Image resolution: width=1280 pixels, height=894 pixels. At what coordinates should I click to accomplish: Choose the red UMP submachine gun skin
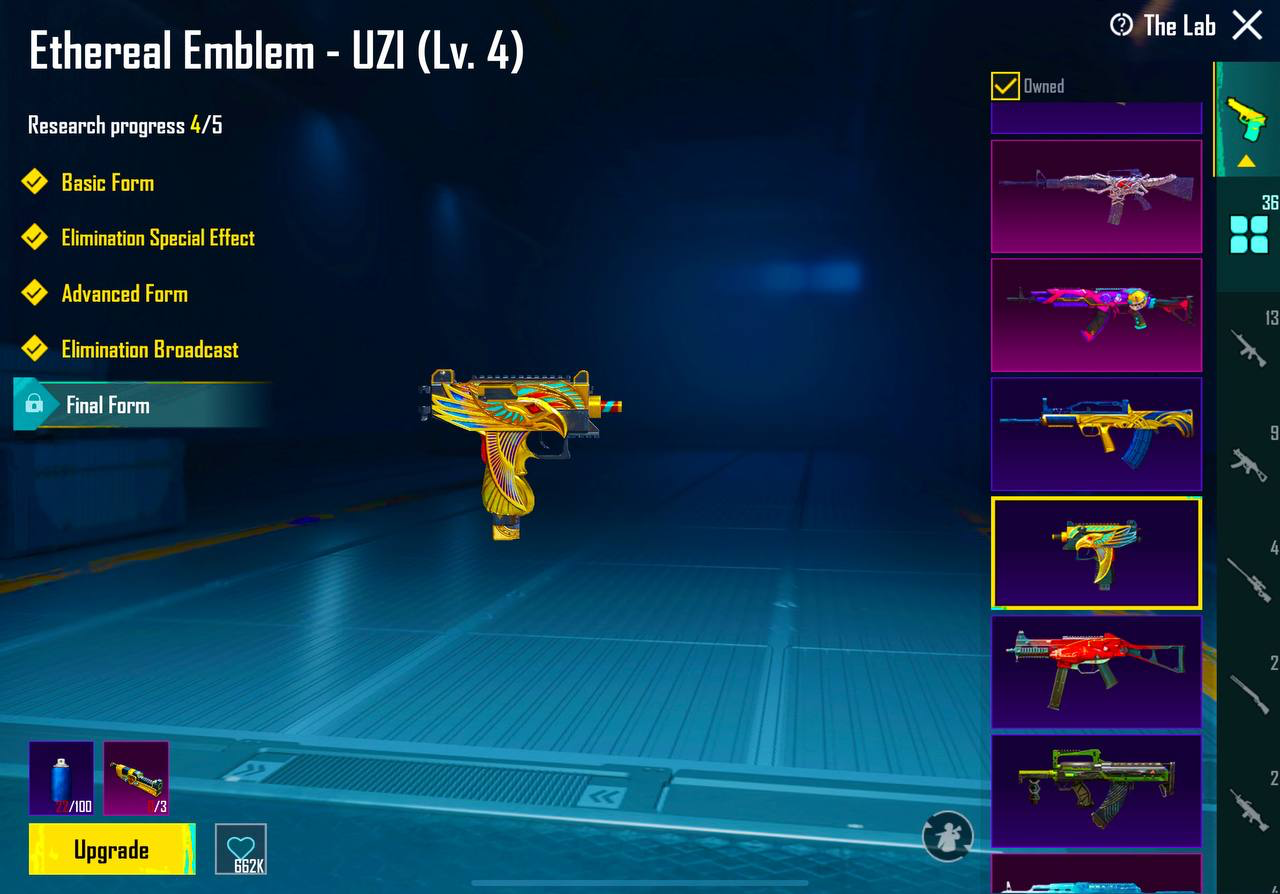click(x=1096, y=672)
